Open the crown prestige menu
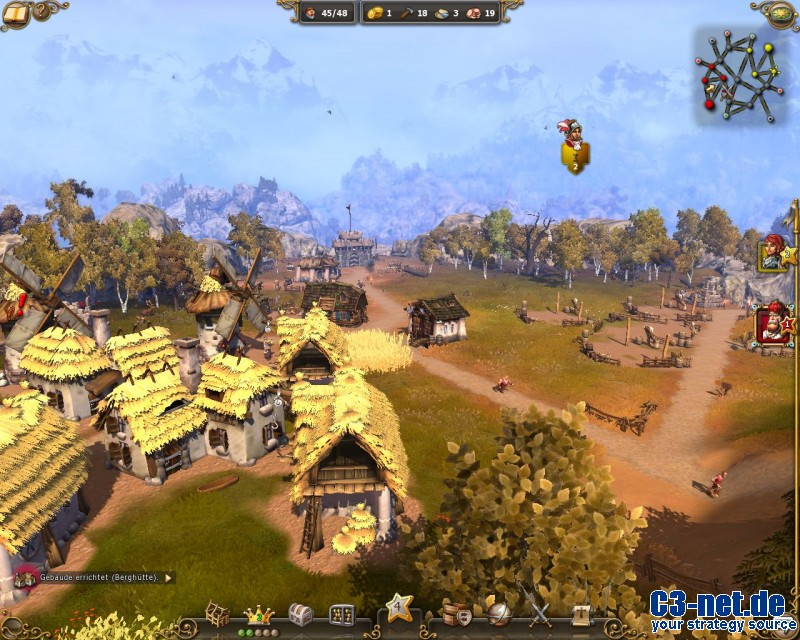Image resolution: width=800 pixels, height=640 pixels. [259, 613]
